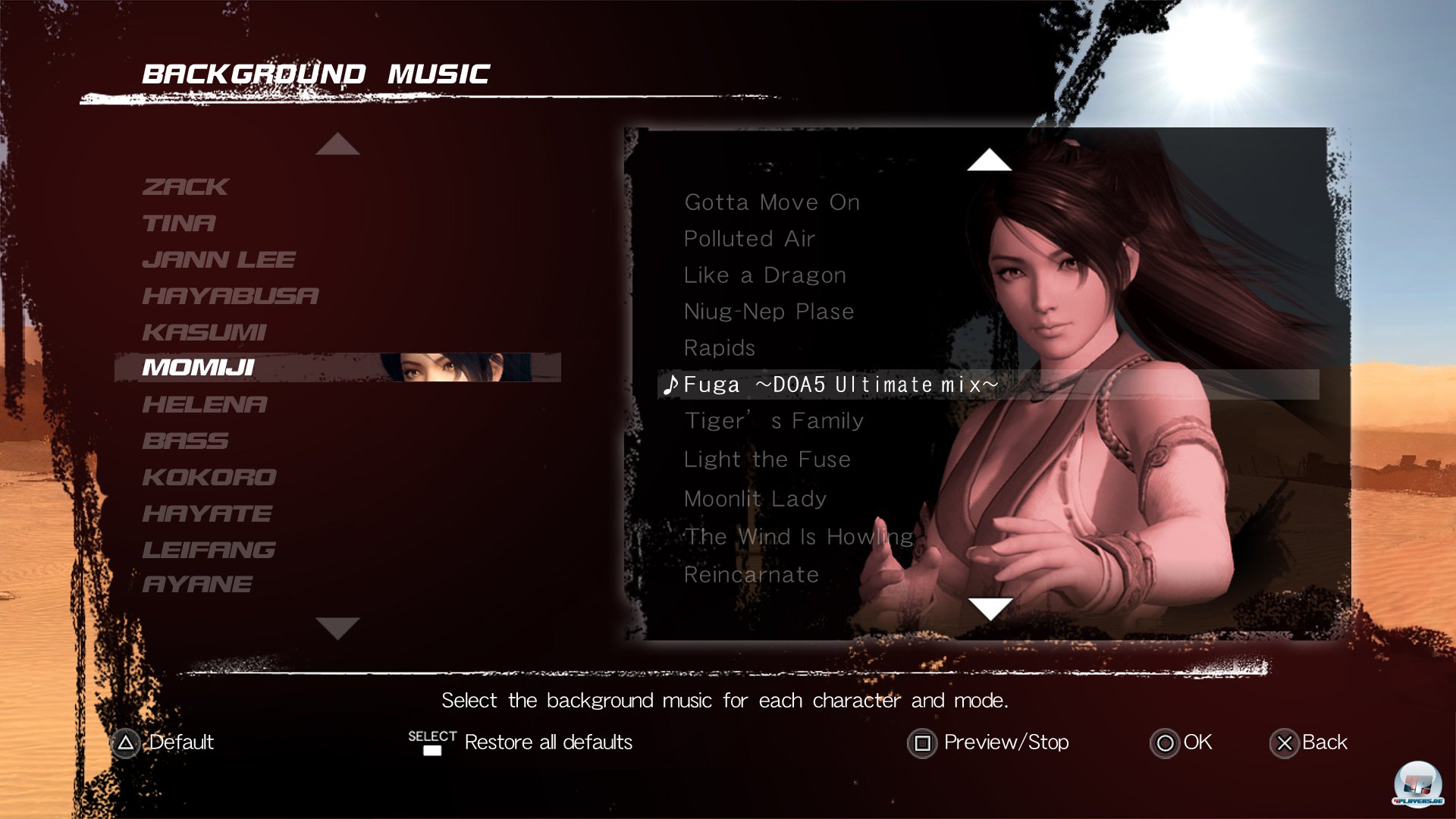Select the Jann Lee entry
The height and width of the screenshot is (819, 1456).
(x=218, y=259)
